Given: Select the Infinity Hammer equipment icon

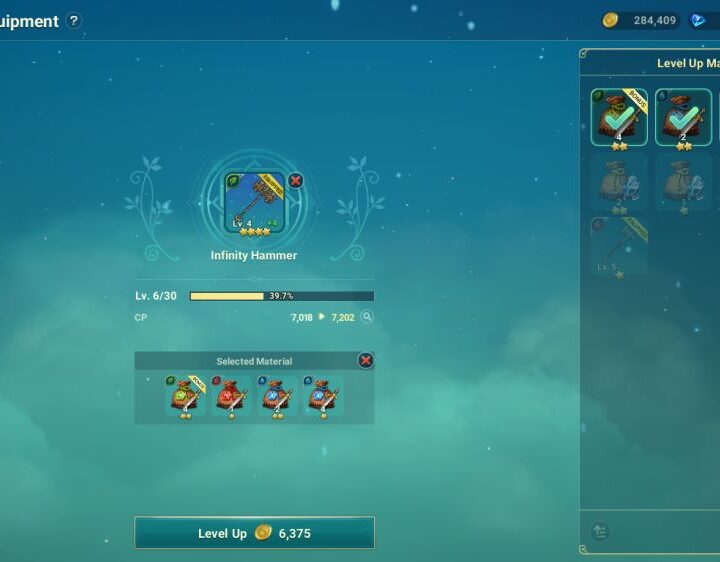Looking at the screenshot, I should click(x=255, y=204).
